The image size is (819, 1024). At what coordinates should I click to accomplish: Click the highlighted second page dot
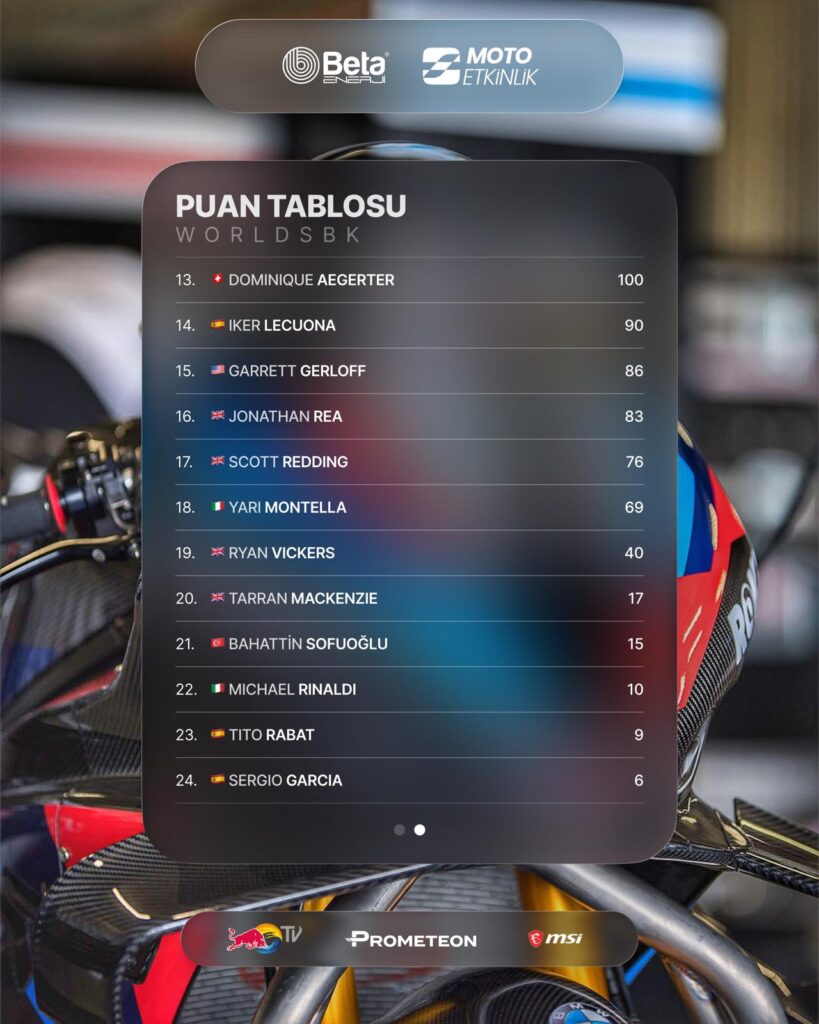pyautogui.click(x=420, y=830)
